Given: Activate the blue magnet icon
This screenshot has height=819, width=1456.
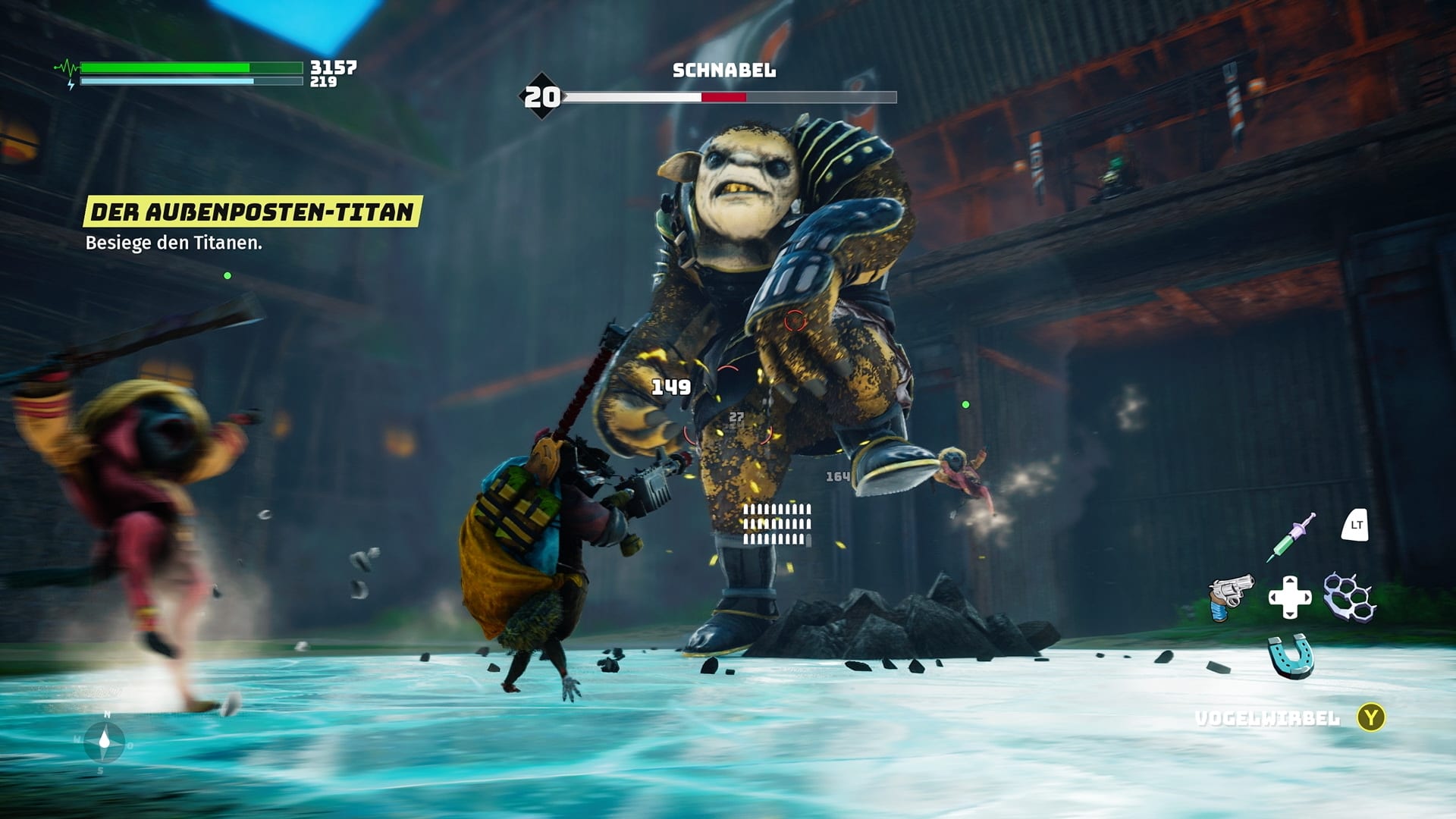Looking at the screenshot, I should 1291,655.
